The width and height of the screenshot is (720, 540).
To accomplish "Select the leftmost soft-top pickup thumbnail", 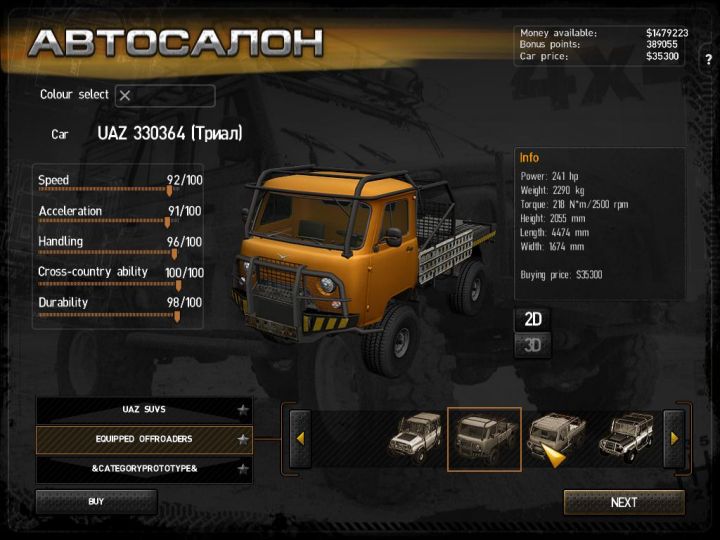I will (414, 436).
